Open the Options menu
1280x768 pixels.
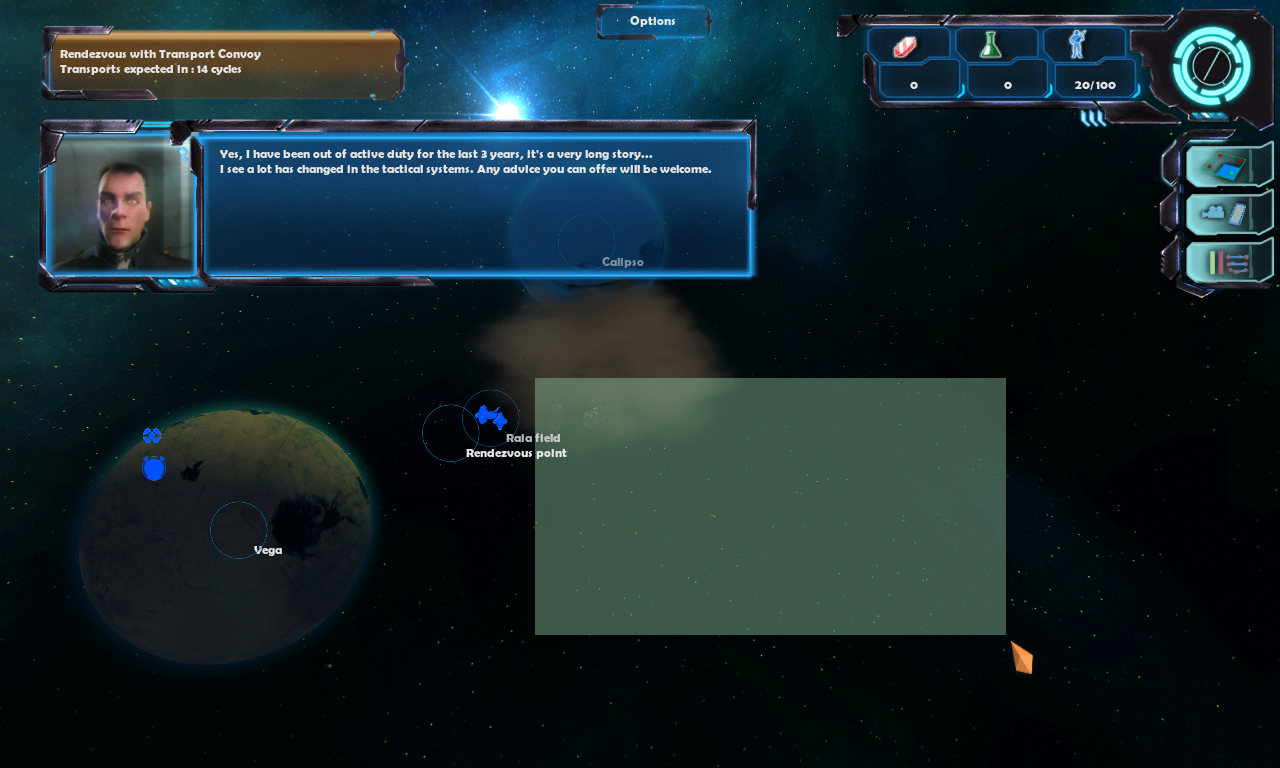click(653, 21)
